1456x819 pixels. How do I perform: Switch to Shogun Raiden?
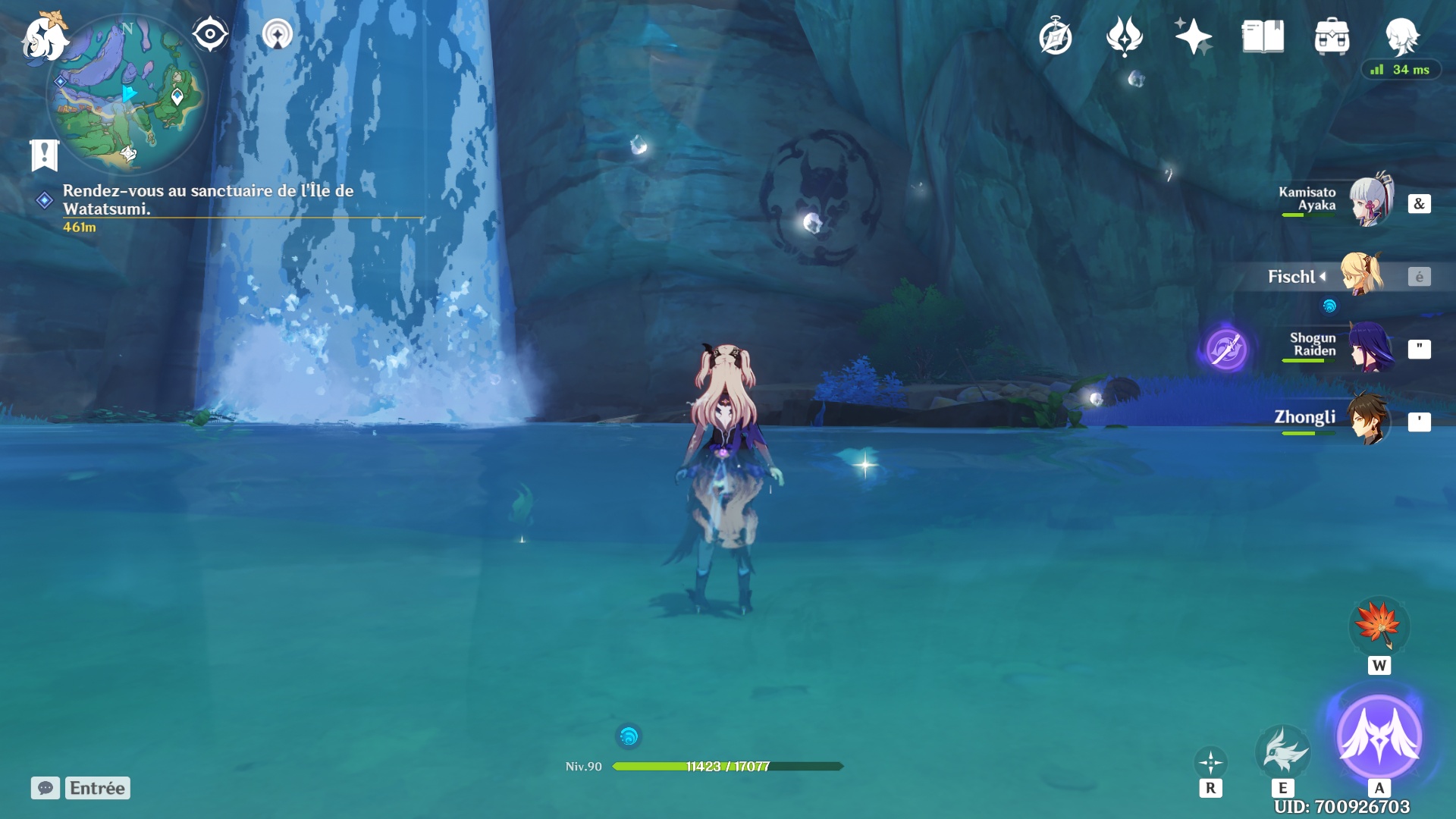point(1370,347)
